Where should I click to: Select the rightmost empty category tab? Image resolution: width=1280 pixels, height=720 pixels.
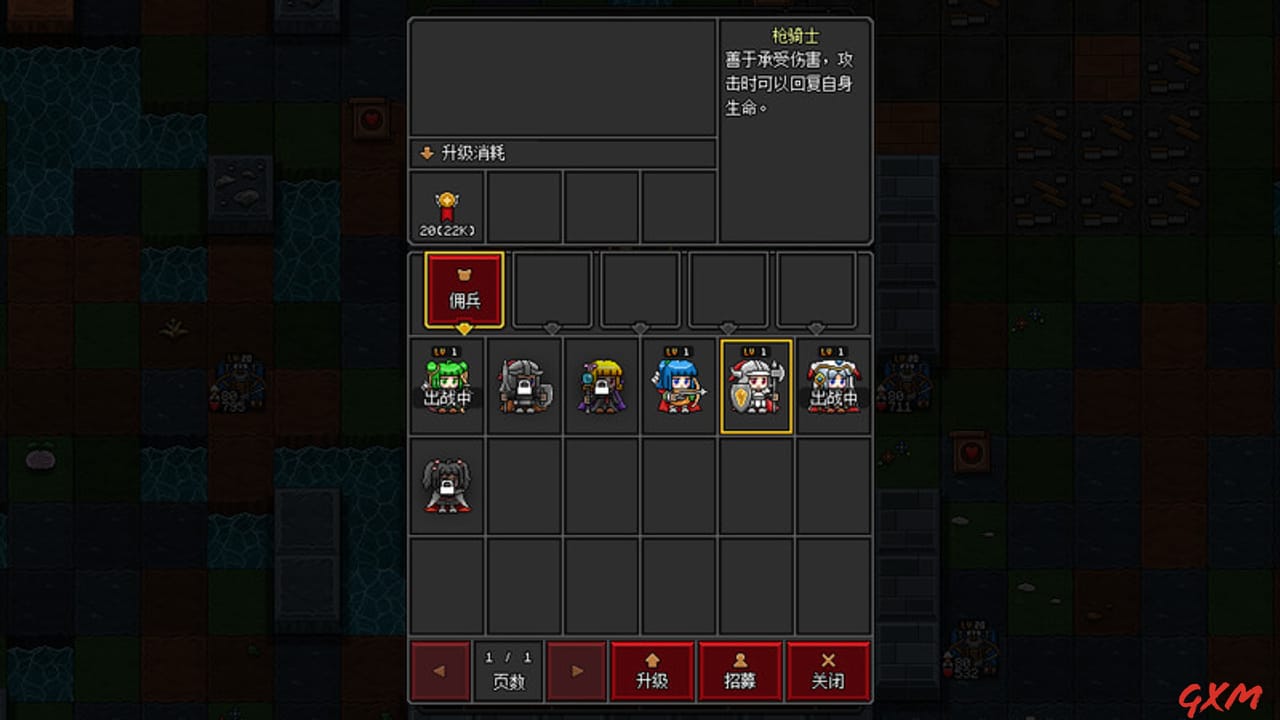(815, 290)
